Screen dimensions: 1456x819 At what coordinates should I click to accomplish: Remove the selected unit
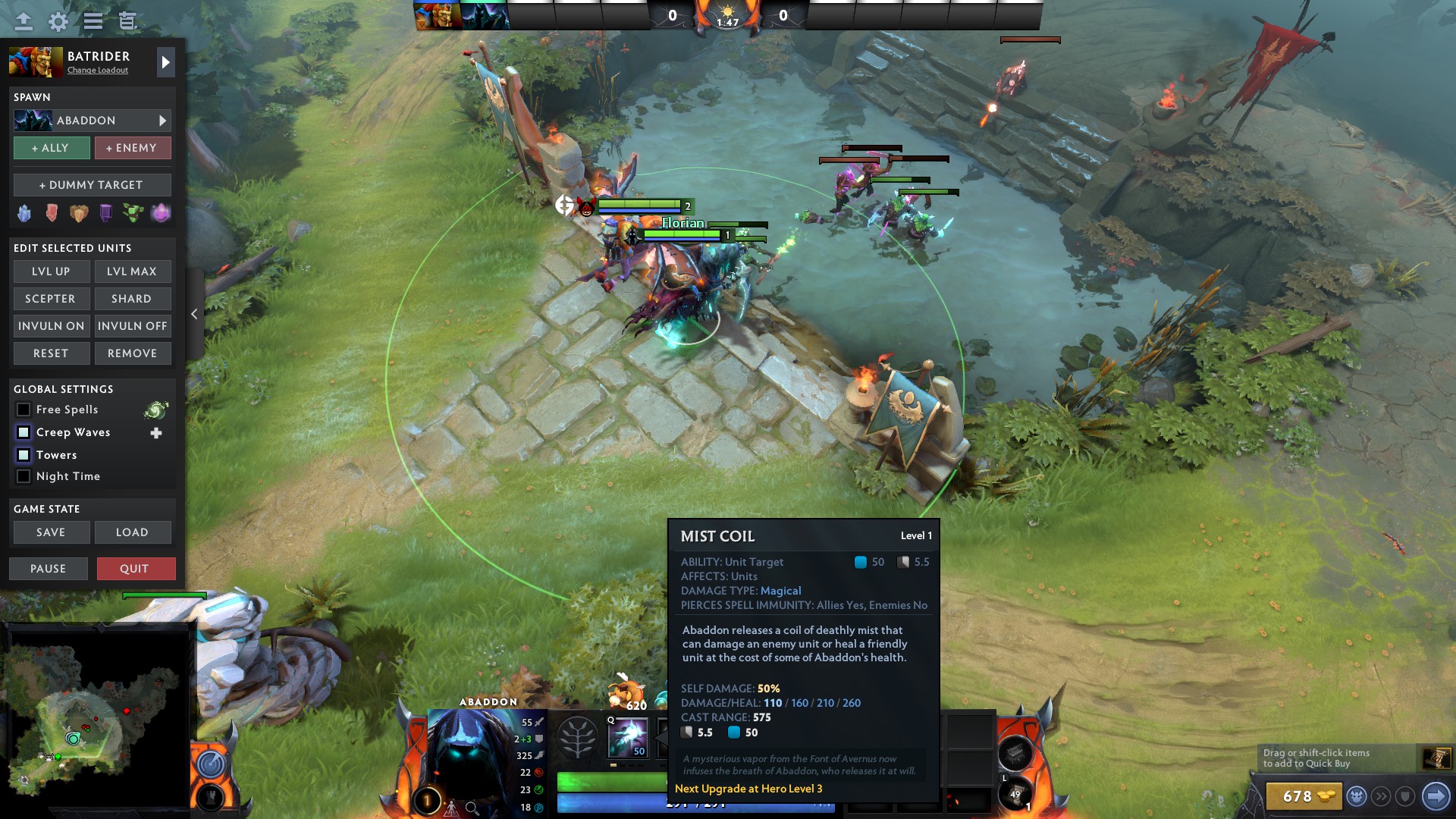tap(132, 353)
